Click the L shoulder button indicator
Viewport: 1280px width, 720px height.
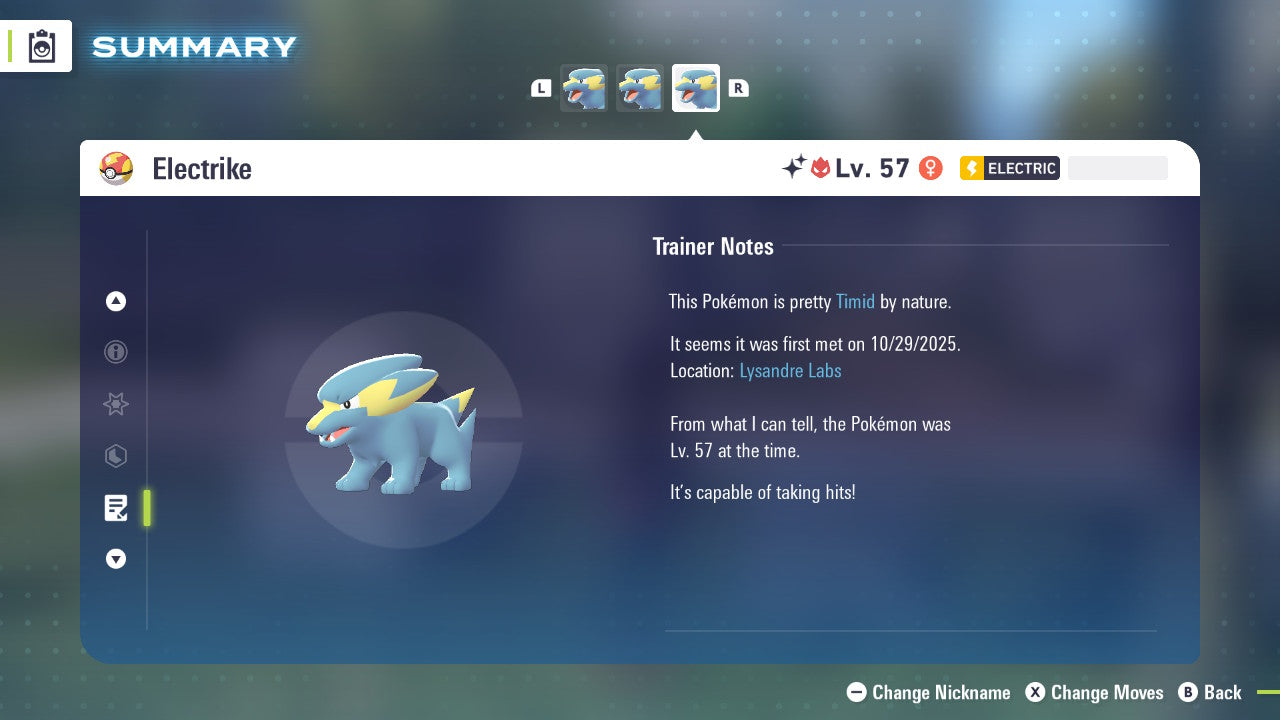(541, 88)
